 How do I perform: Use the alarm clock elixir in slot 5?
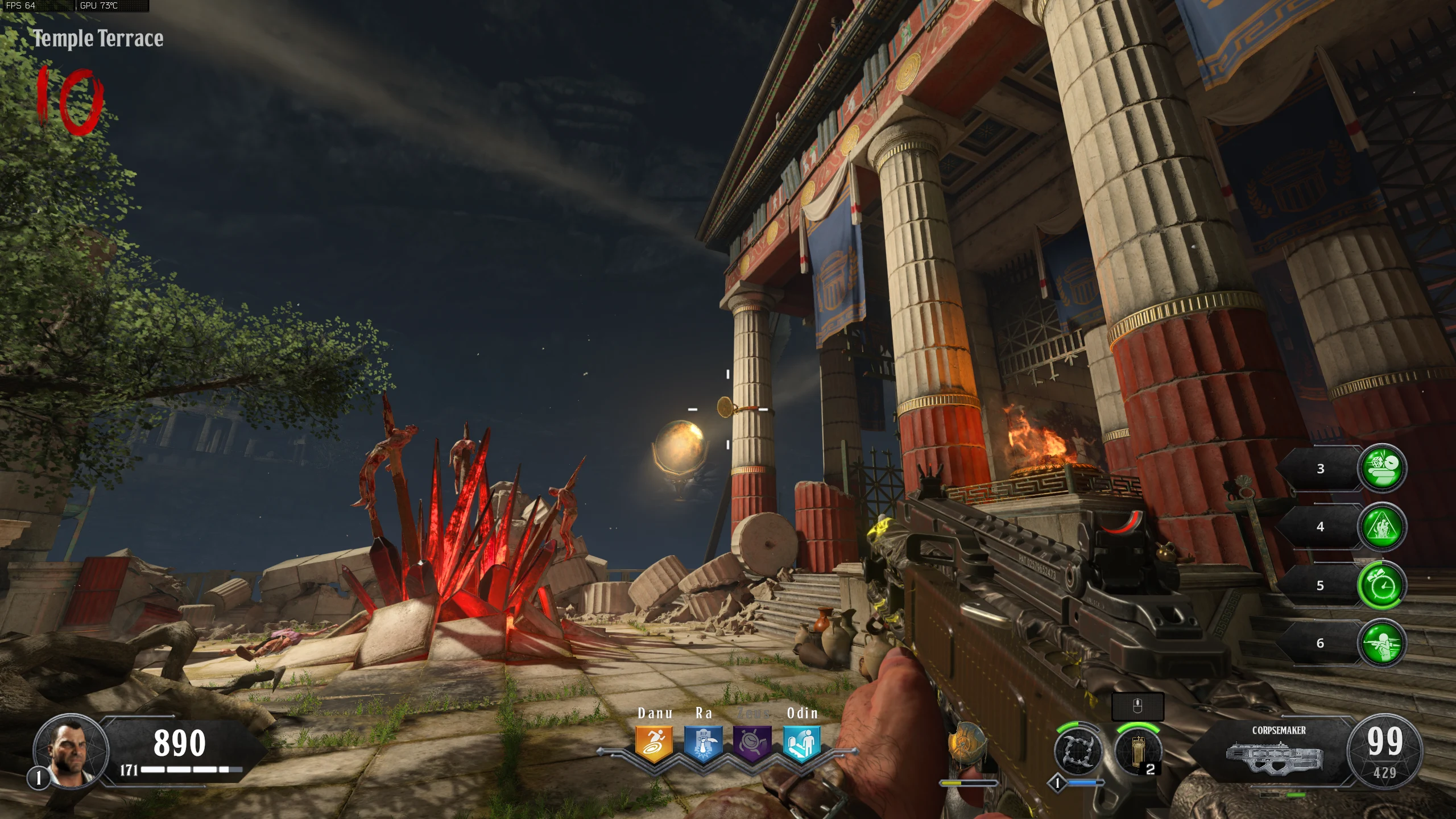[x=1382, y=585]
